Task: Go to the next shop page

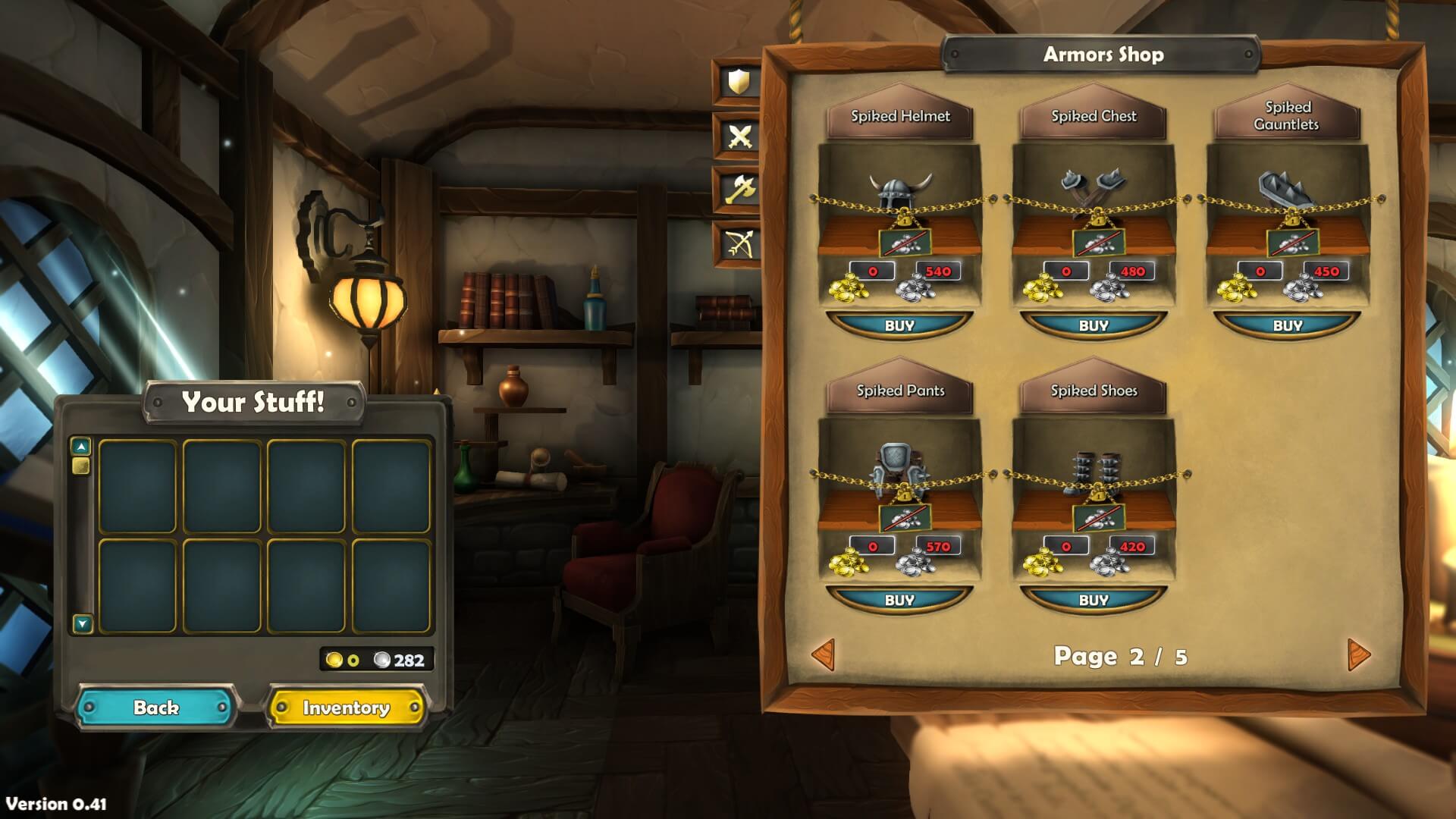Action: click(x=1358, y=654)
